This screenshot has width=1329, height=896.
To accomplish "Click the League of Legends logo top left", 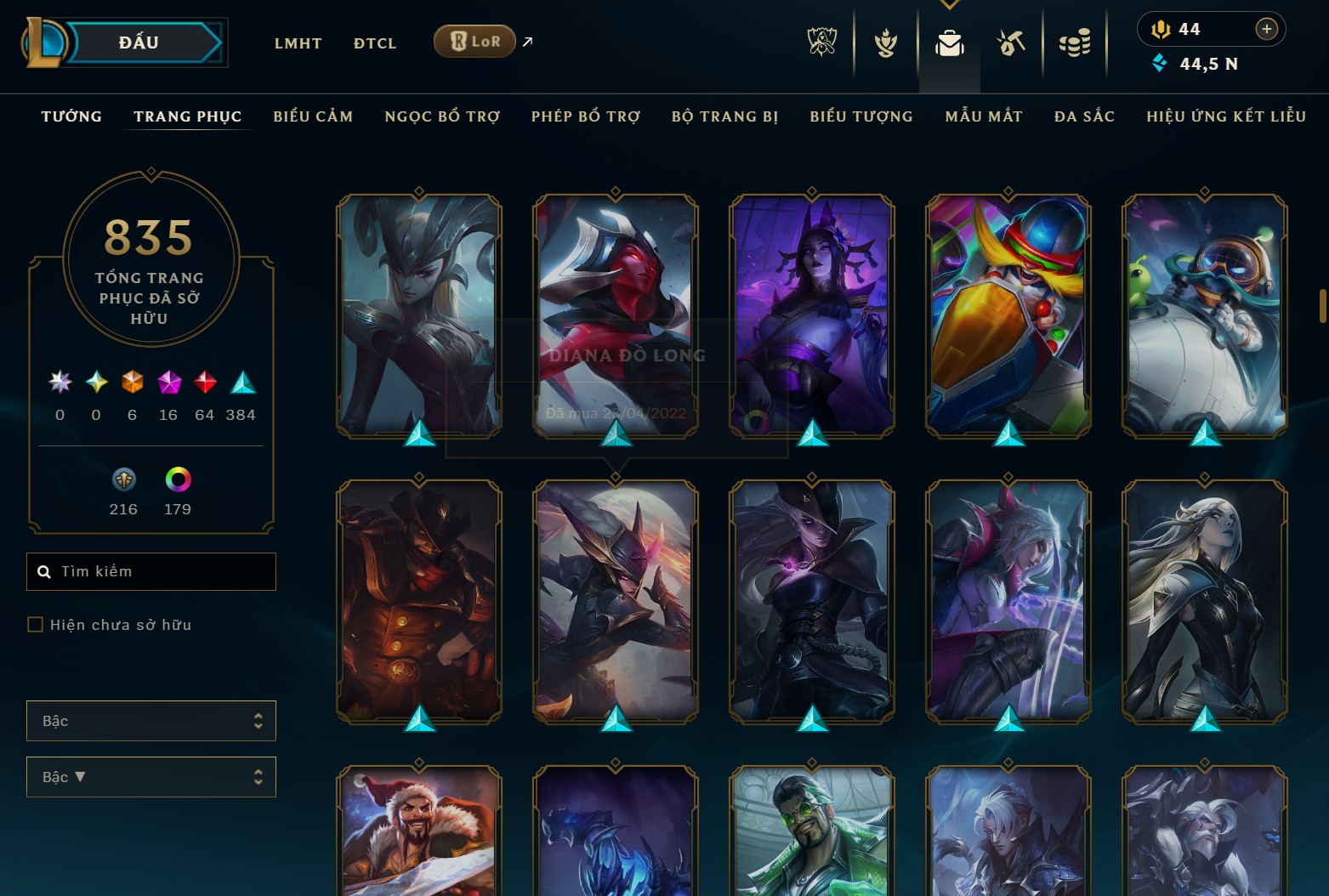I will [47, 41].
